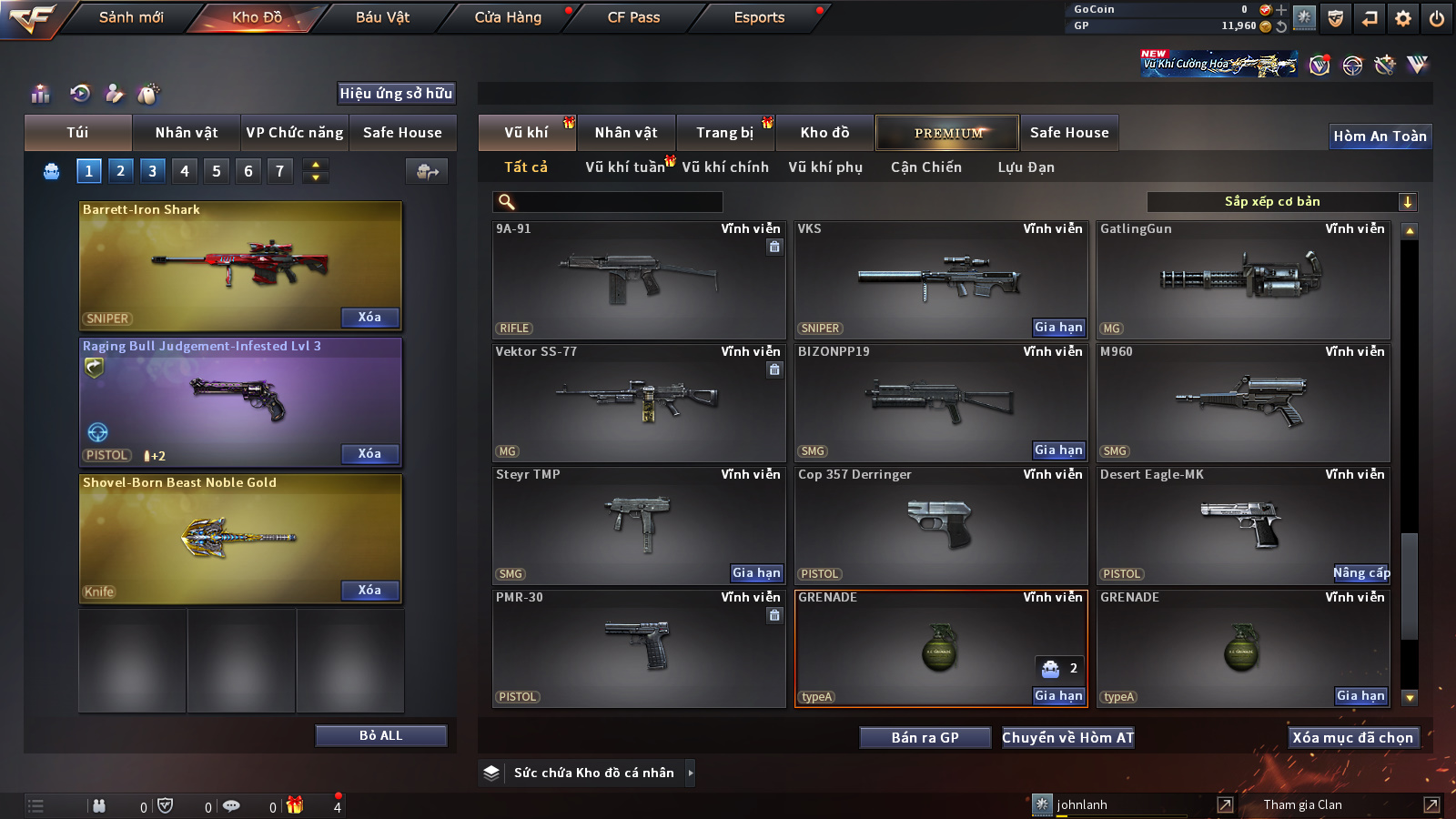Go to the Cửa Hàng shop
The width and height of the screenshot is (1456, 819).
pyautogui.click(x=508, y=17)
